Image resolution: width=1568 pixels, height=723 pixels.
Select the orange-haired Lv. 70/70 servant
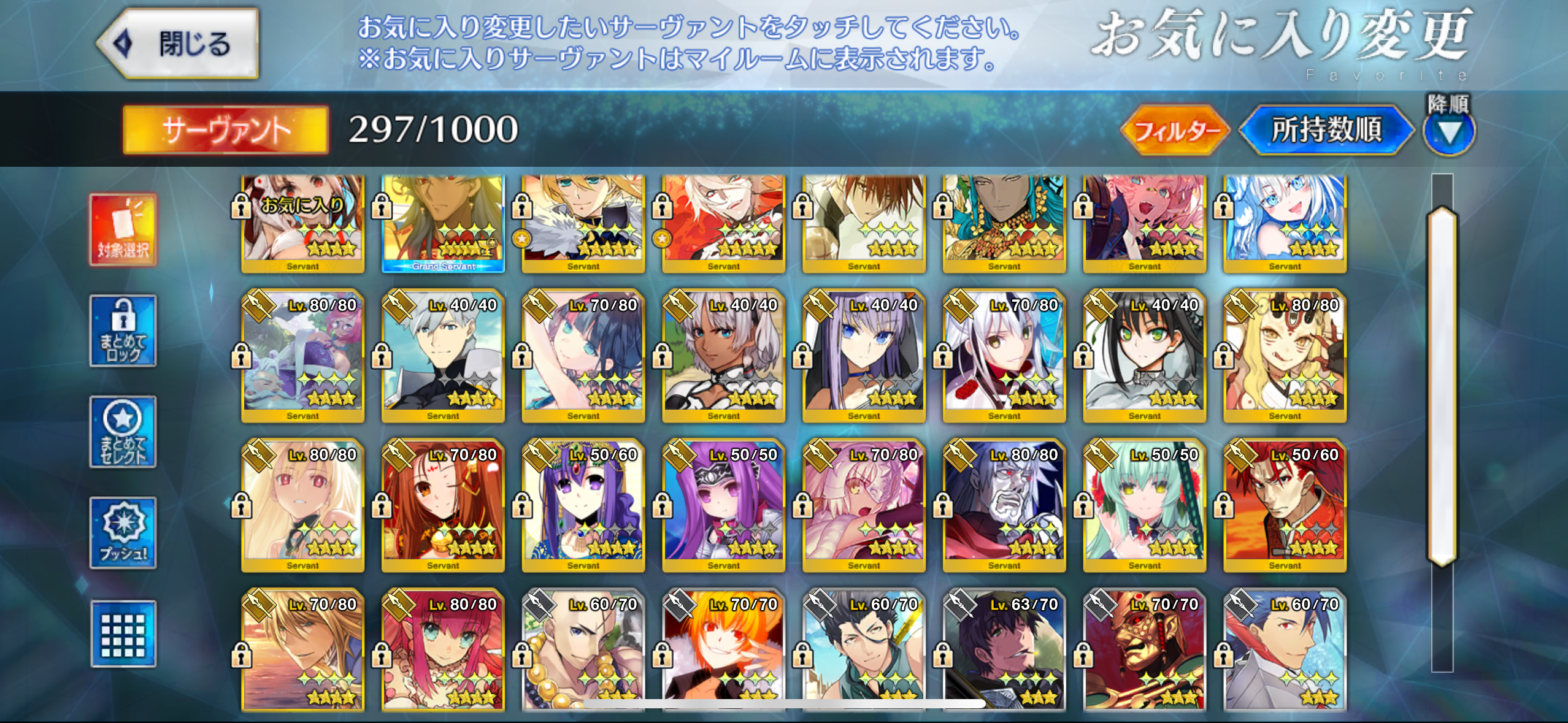pyautogui.click(x=723, y=650)
